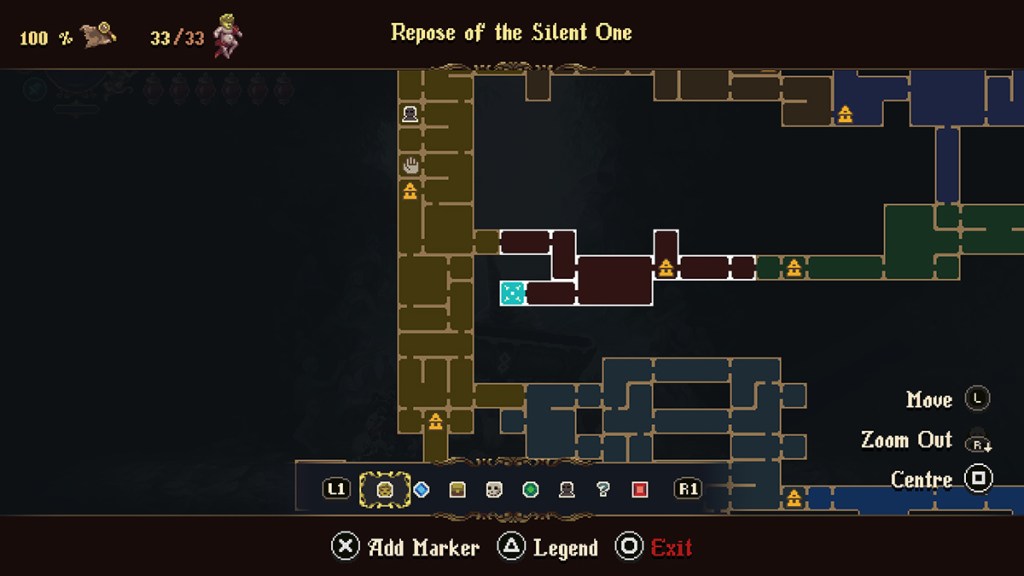Viewport: 1024px width, 576px height.
Task: Pick the dark hooded figure marker in toolbar
Action: tap(567, 490)
